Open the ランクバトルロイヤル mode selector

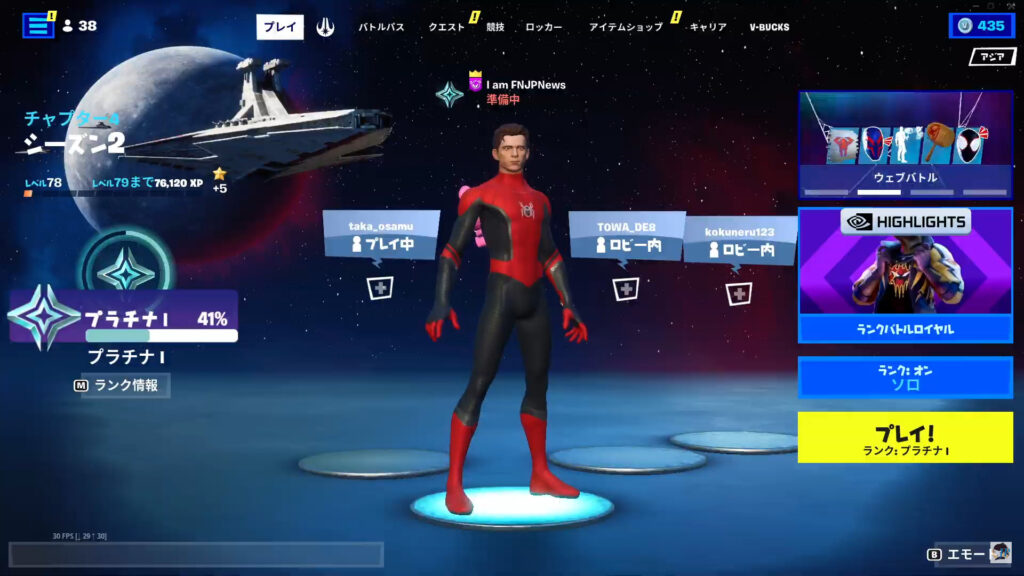coord(905,275)
